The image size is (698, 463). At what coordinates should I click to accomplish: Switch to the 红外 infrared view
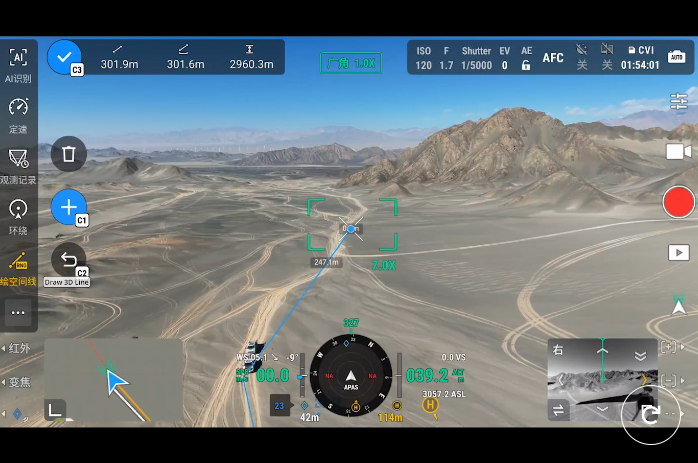(x=18, y=348)
